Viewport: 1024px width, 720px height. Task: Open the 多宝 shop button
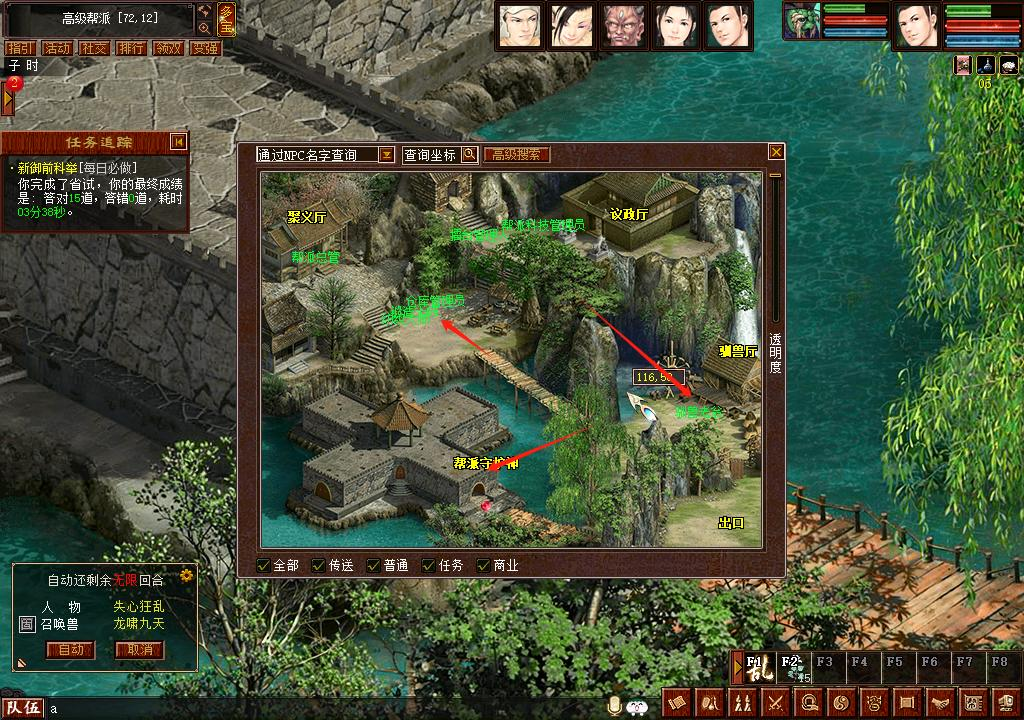tap(227, 18)
